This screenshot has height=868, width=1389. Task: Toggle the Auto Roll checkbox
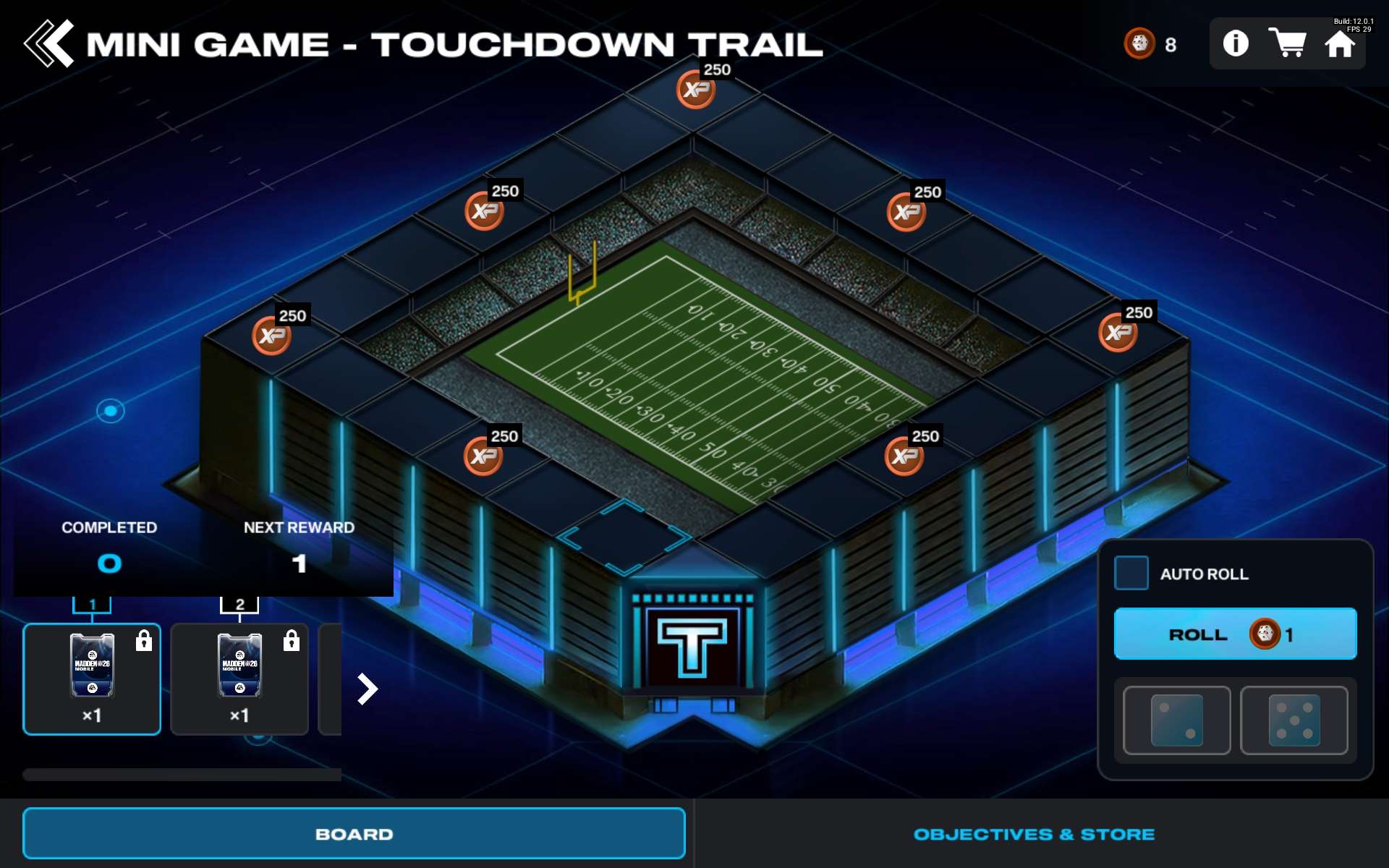(1131, 573)
